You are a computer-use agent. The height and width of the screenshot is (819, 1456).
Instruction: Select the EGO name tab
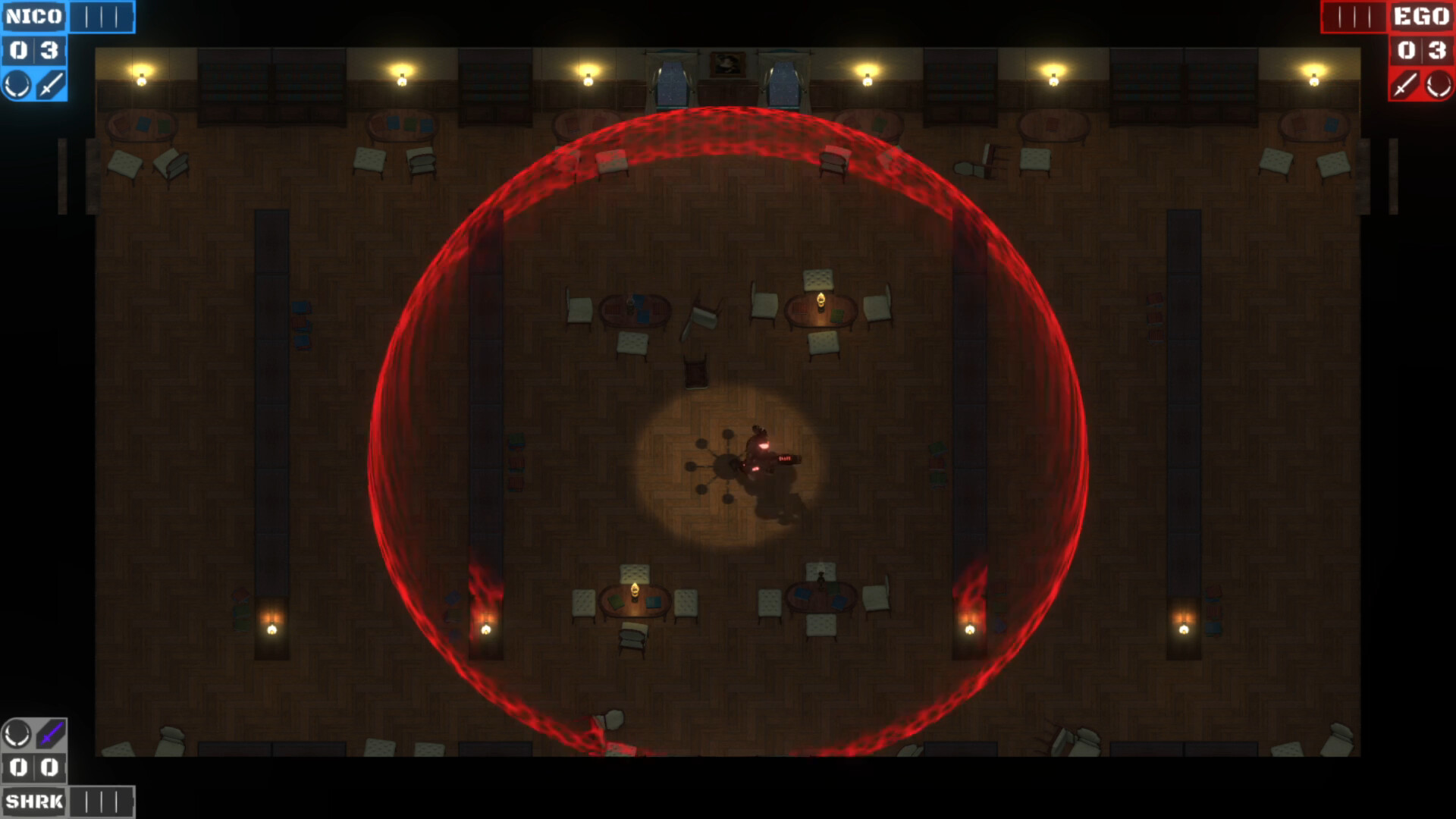click(1423, 15)
